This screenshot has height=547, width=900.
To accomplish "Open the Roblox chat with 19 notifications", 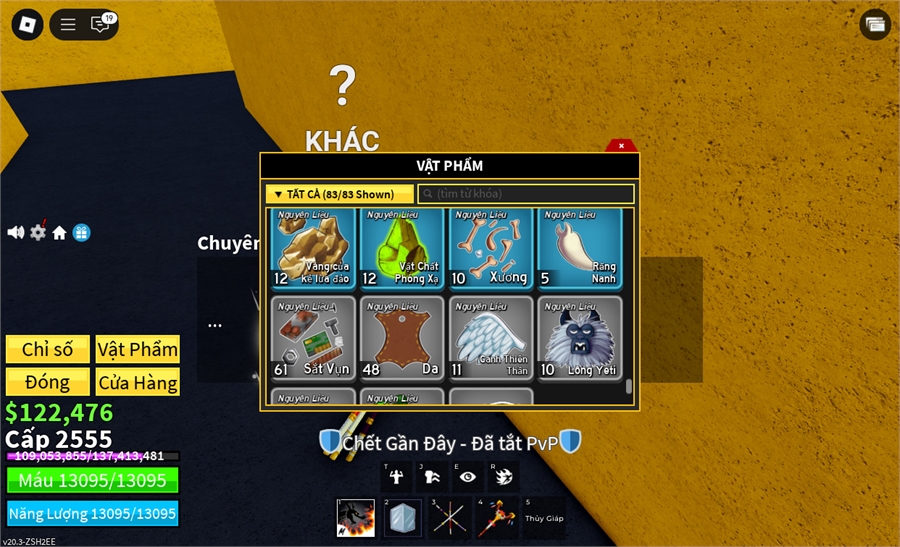I will [x=101, y=24].
